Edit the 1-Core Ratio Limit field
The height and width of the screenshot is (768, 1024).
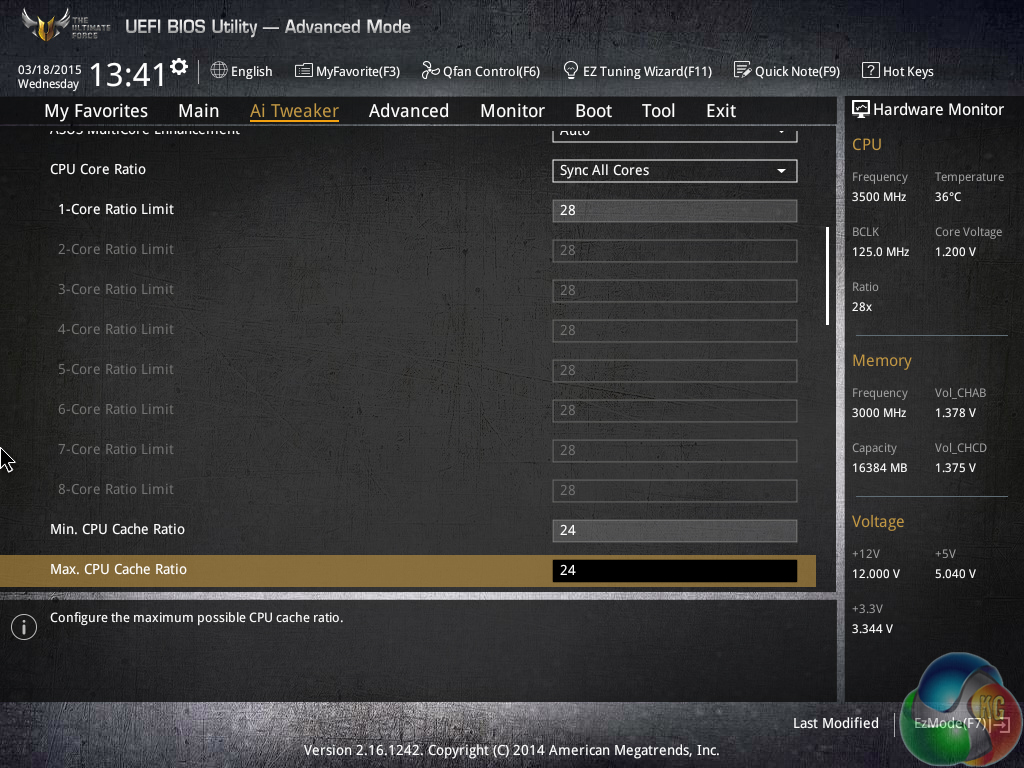[x=674, y=210]
